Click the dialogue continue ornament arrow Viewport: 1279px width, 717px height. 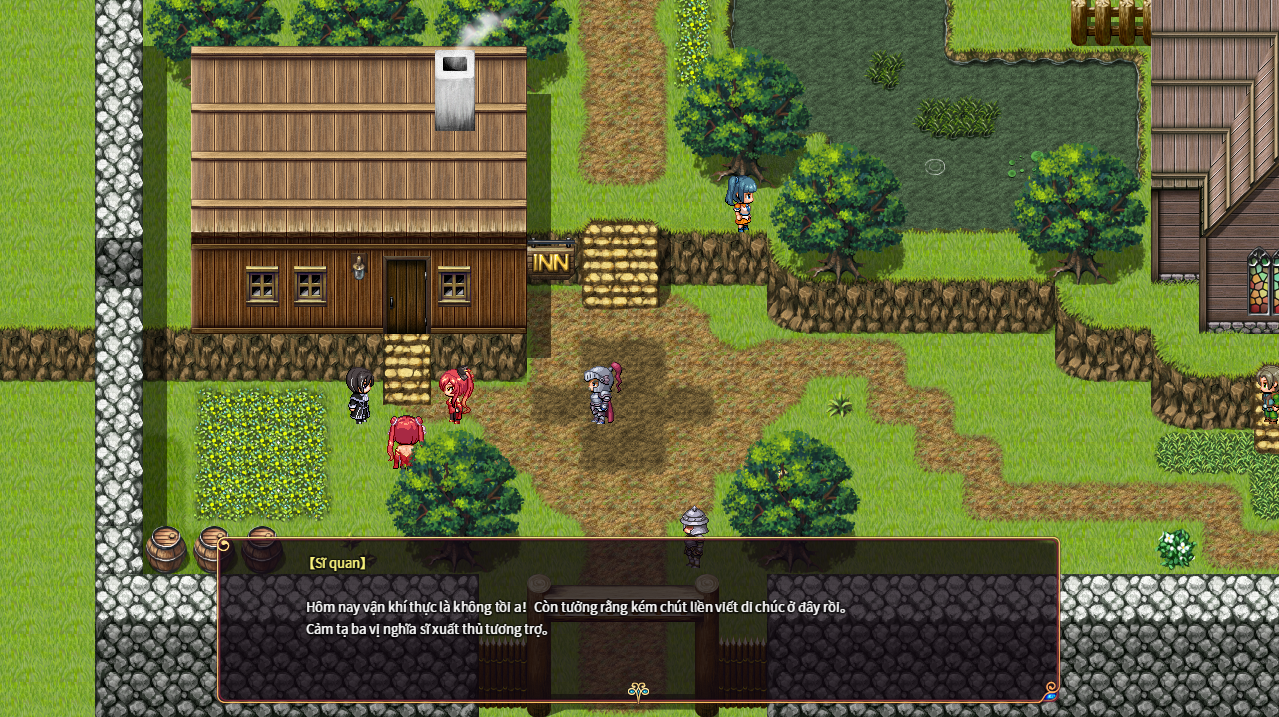pos(638,690)
